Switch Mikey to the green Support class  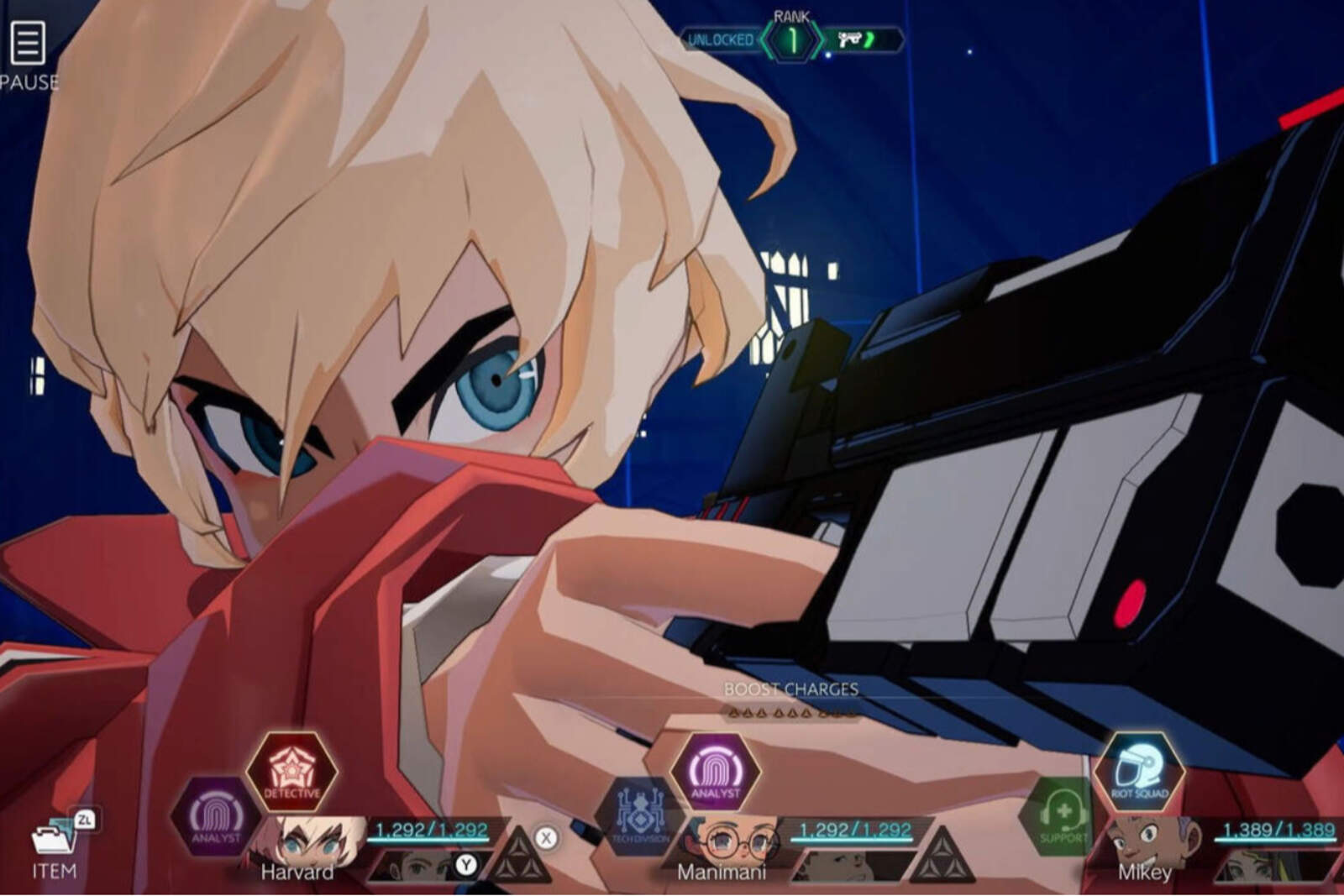pos(1061,816)
